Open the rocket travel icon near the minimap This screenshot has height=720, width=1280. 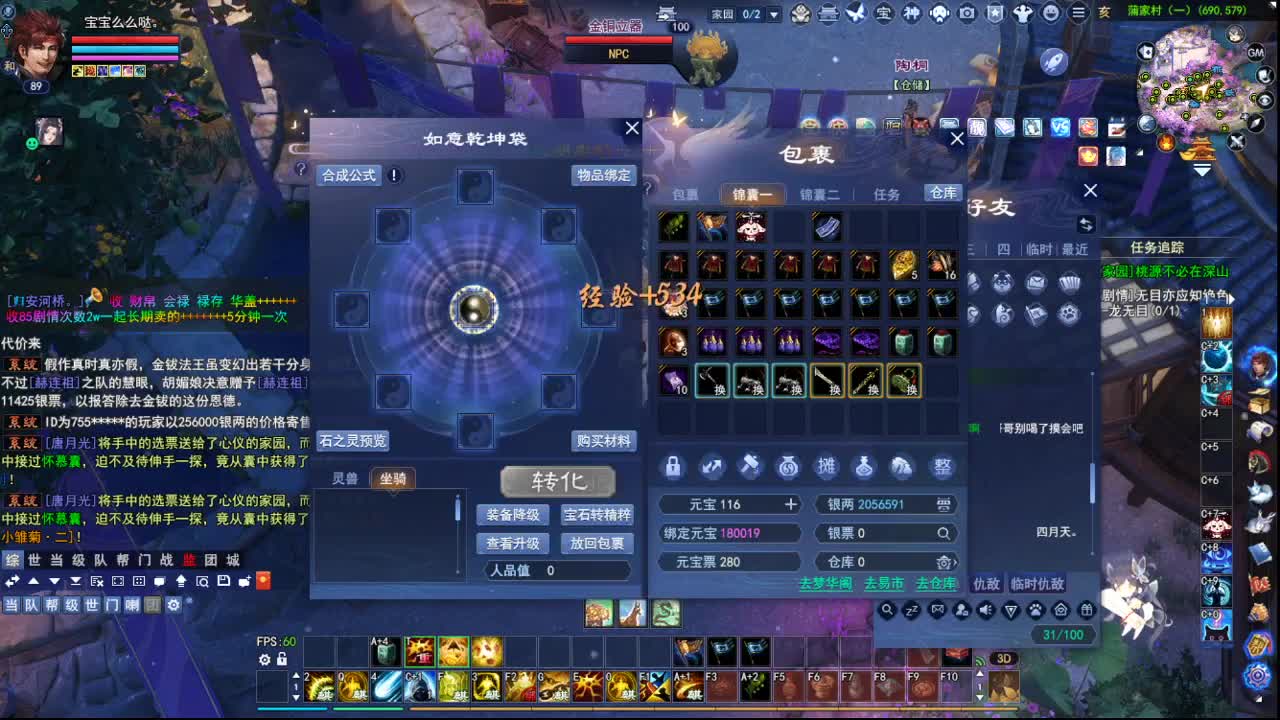point(1052,61)
